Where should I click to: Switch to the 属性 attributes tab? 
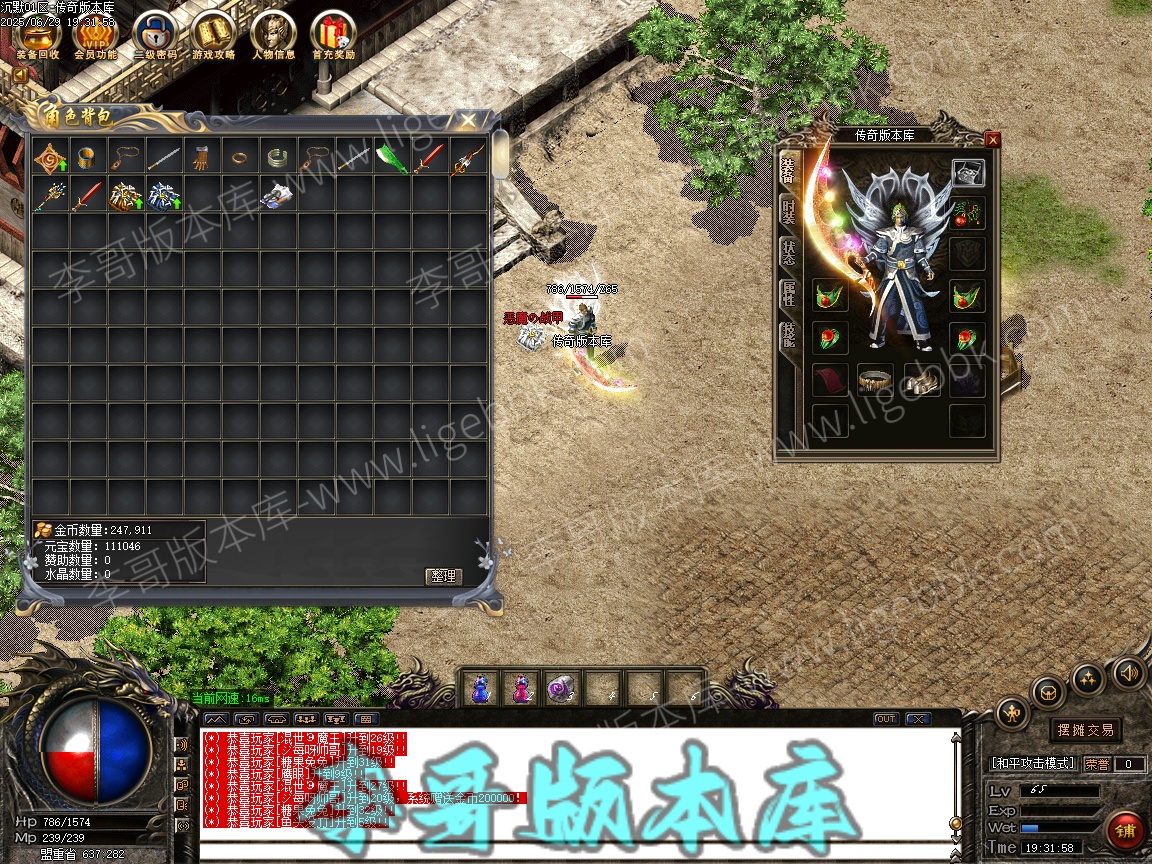(788, 294)
